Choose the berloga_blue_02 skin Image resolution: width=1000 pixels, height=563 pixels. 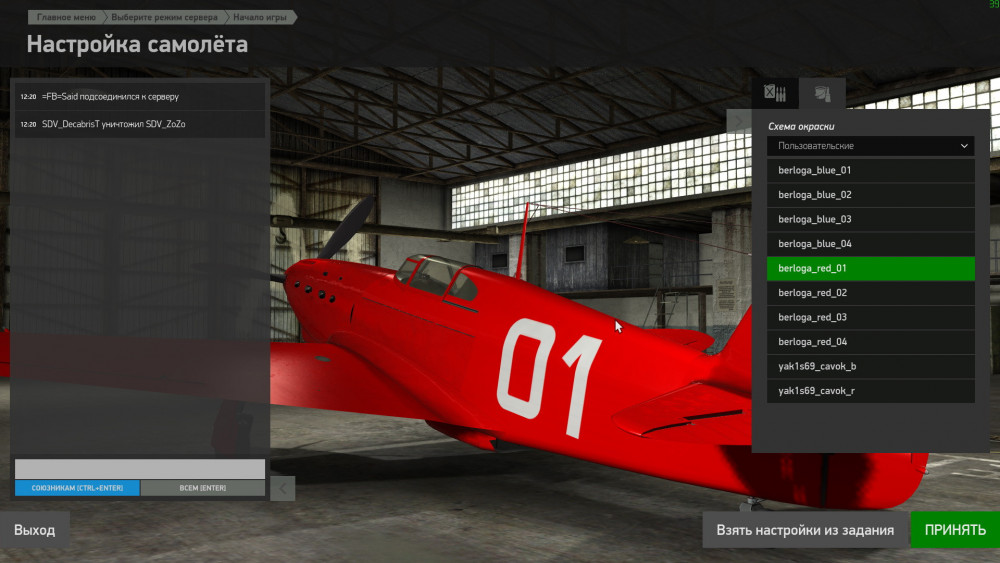click(870, 195)
